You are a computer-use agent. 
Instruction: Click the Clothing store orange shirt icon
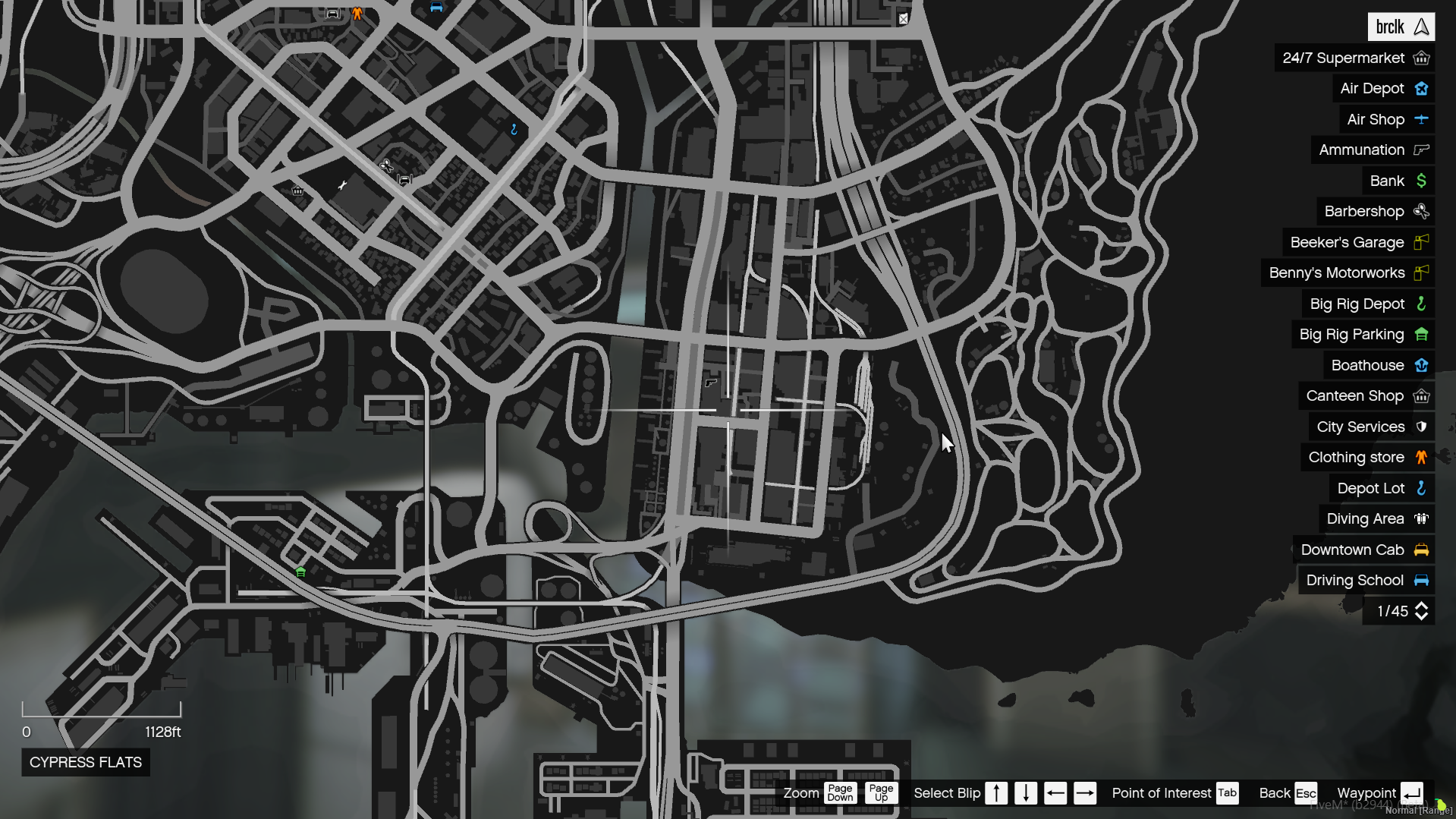coord(1420,457)
